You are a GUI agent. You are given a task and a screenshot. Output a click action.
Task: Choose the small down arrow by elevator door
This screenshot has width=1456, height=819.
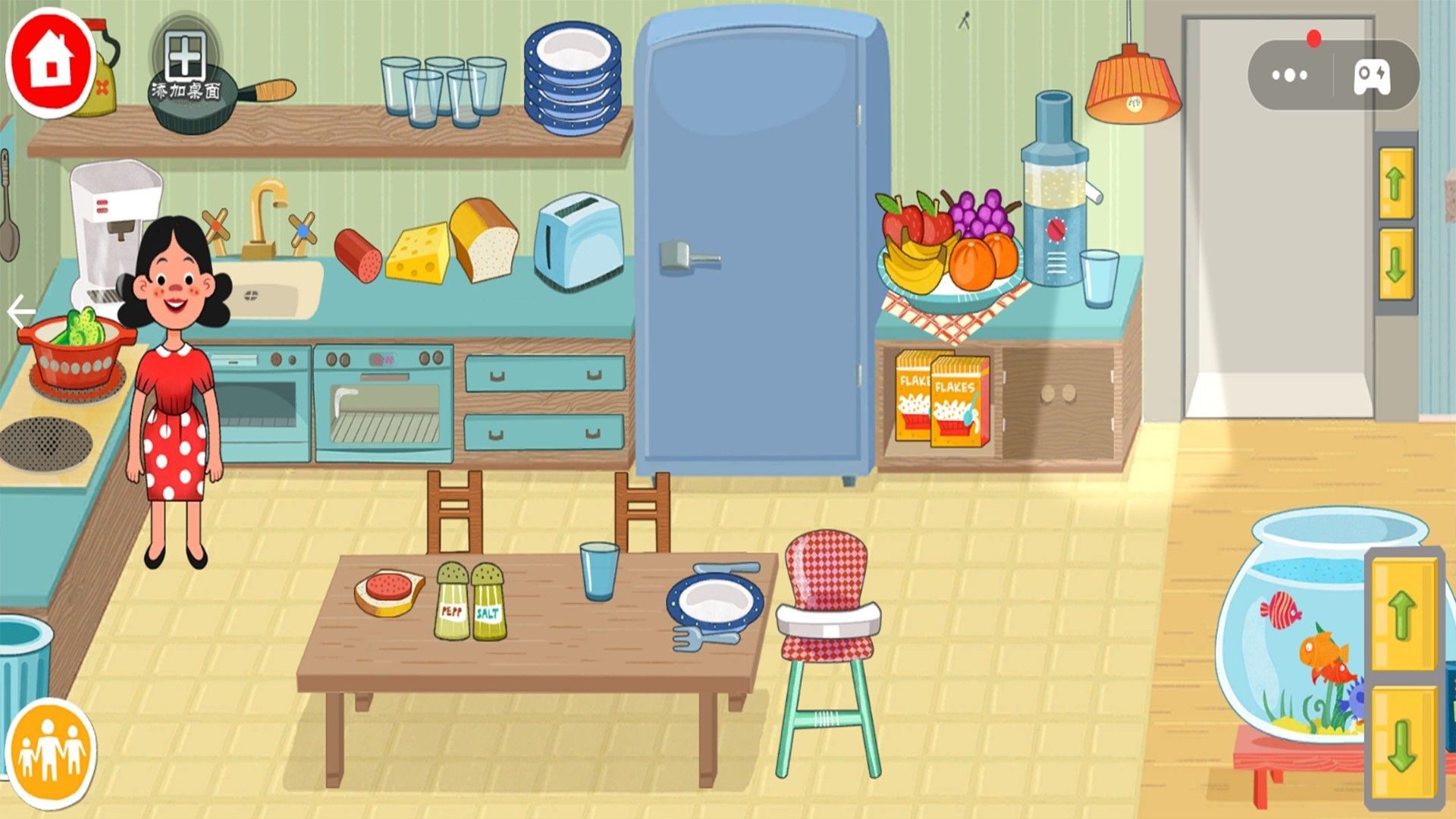click(x=1396, y=264)
